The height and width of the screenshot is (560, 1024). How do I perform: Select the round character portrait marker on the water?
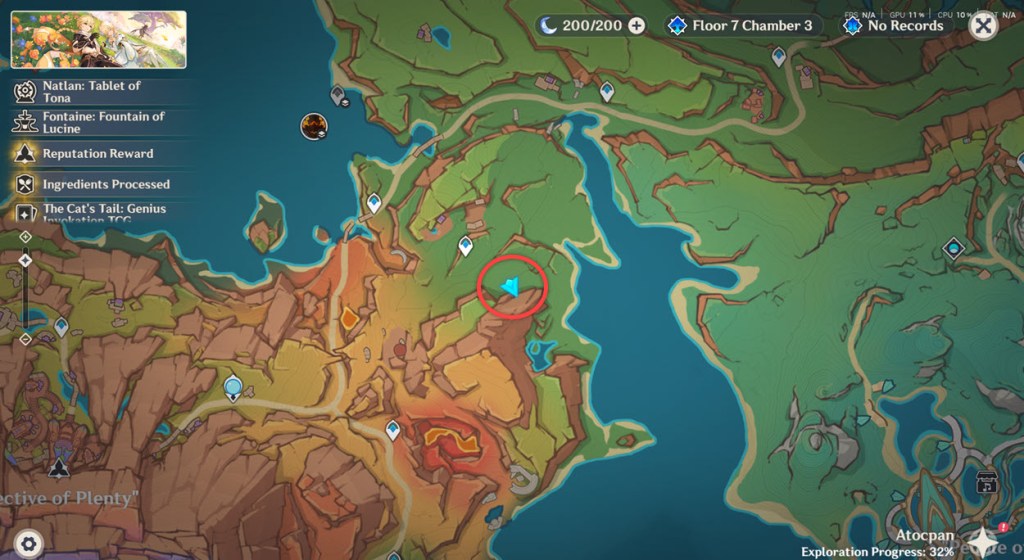coord(314,127)
